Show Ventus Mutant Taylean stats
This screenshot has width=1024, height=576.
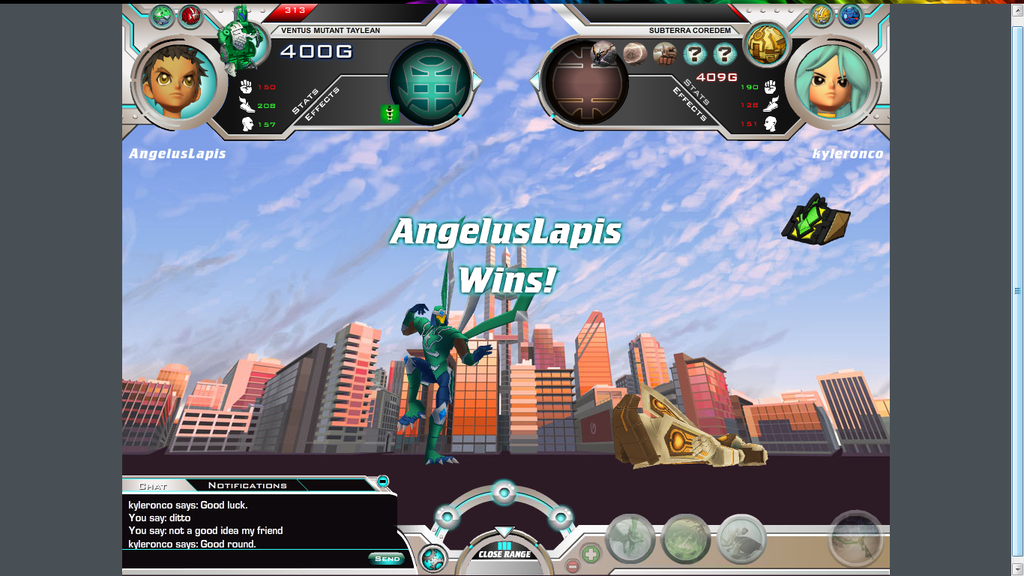click(x=304, y=102)
